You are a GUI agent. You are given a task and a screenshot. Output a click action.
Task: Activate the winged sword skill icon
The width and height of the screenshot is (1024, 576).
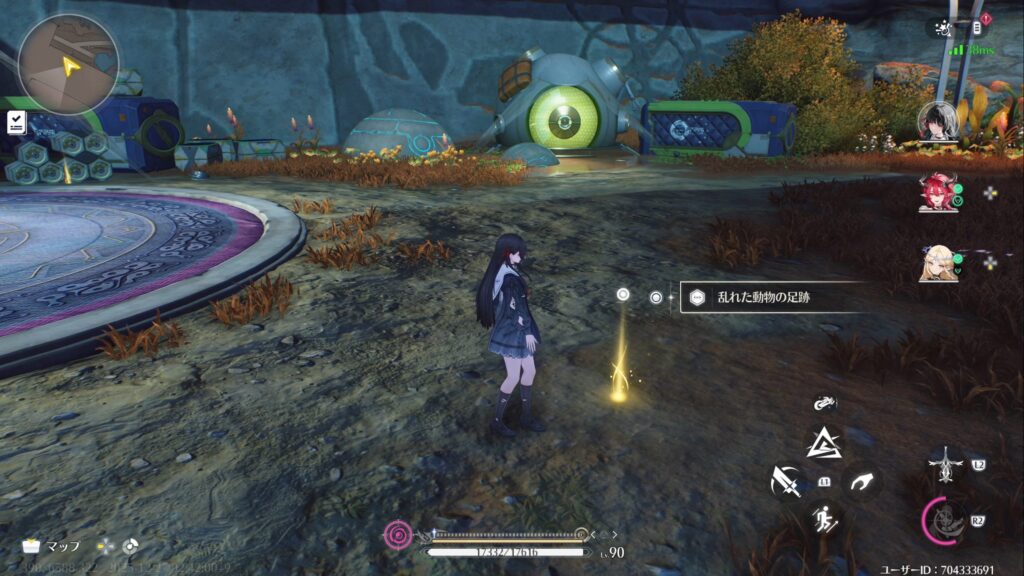tap(945, 465)
